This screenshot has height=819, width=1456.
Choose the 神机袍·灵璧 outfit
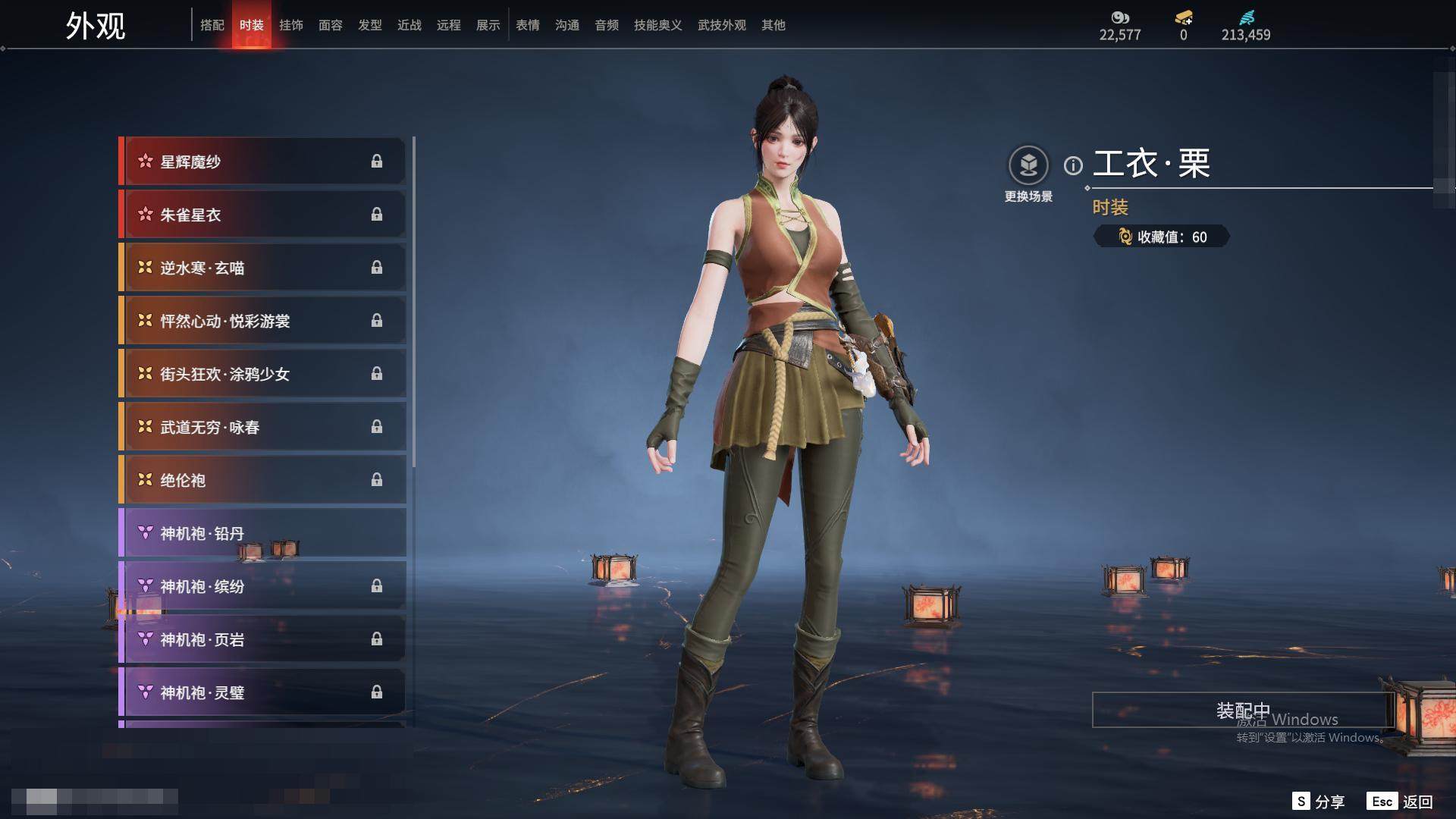(262, 692)
